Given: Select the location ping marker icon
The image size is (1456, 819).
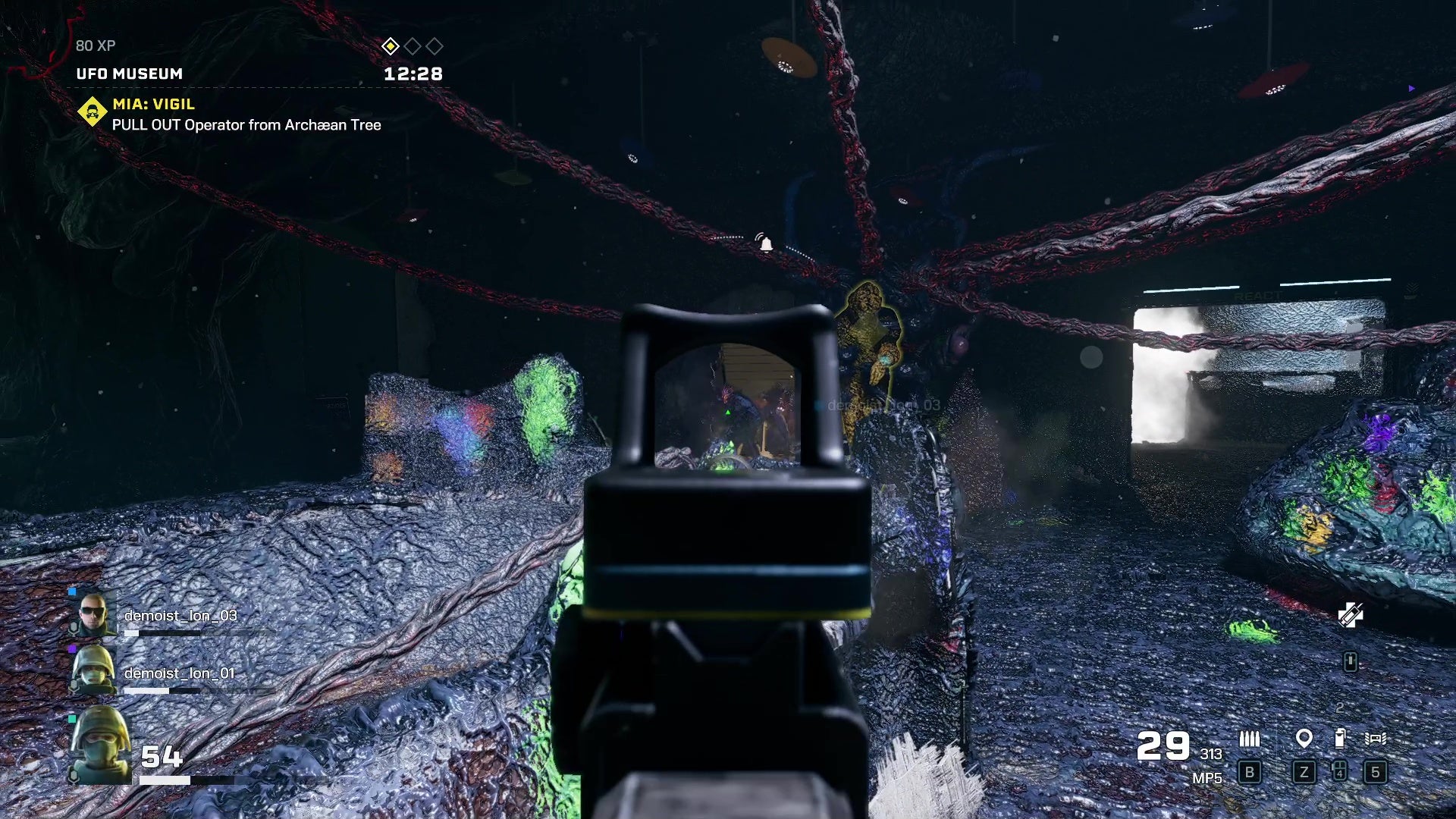Looking at the screenshot, I should 1304,738.
